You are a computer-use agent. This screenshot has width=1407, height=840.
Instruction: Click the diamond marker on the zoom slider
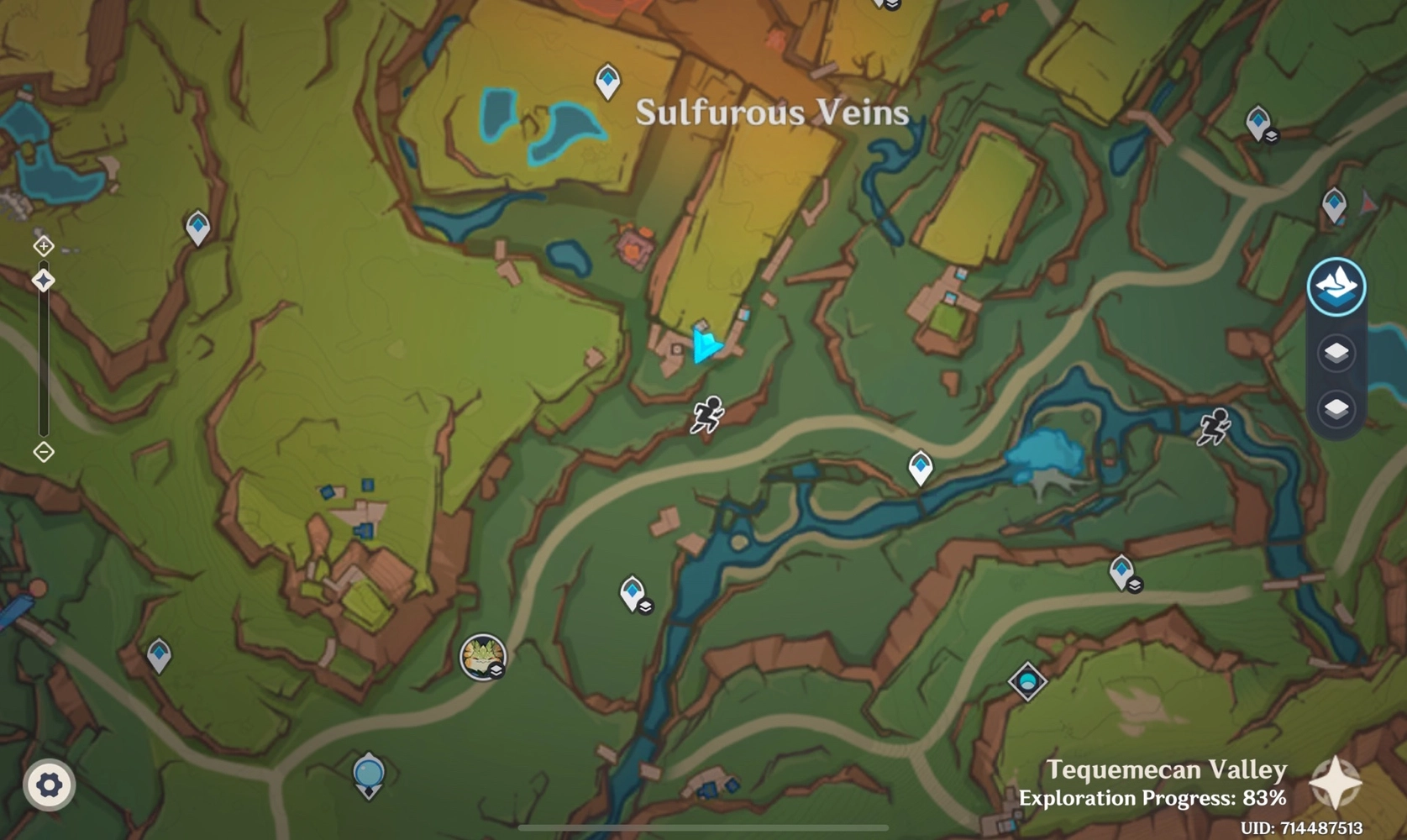tap(43, 280)
